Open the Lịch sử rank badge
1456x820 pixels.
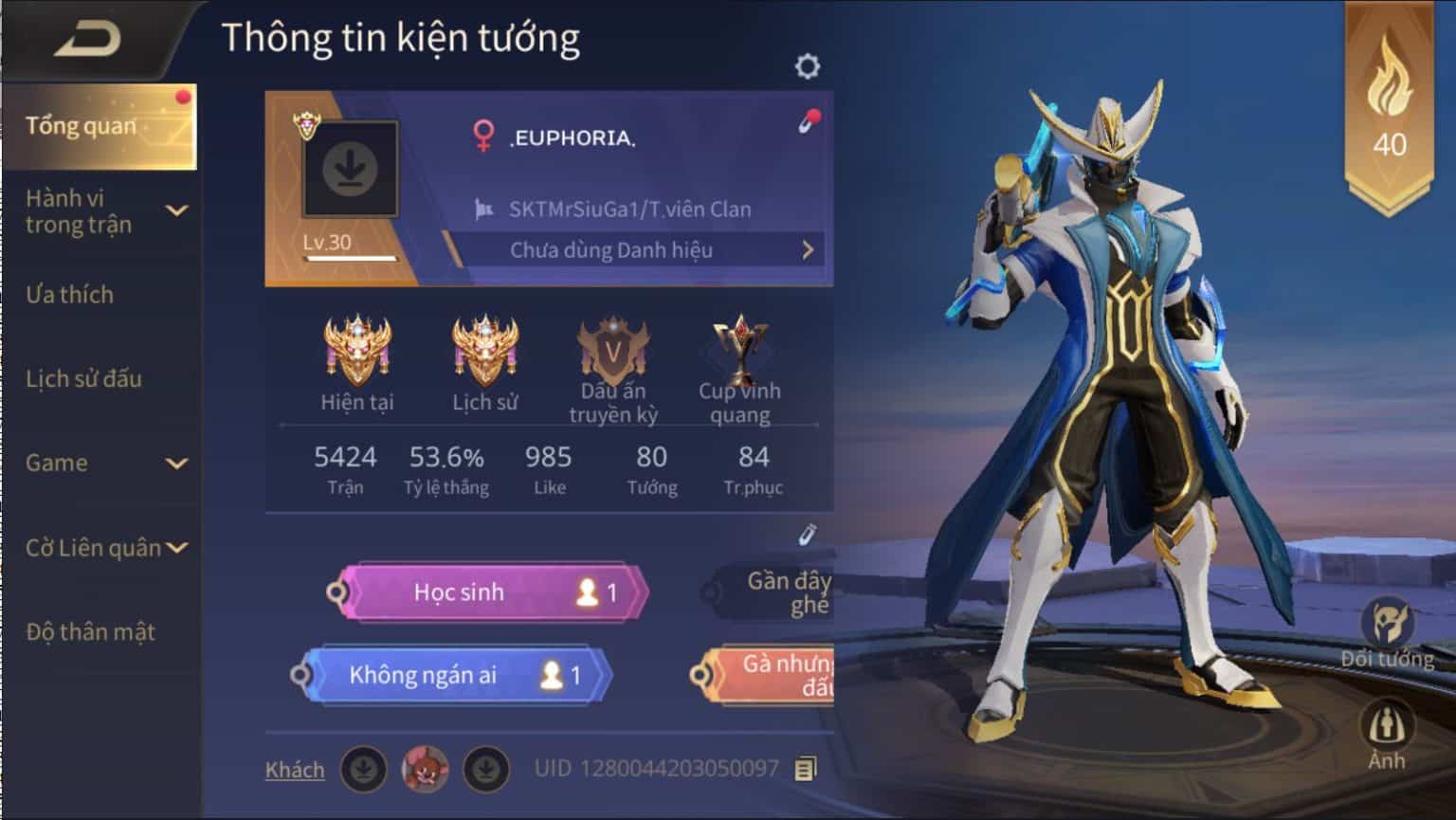point(485,346)
